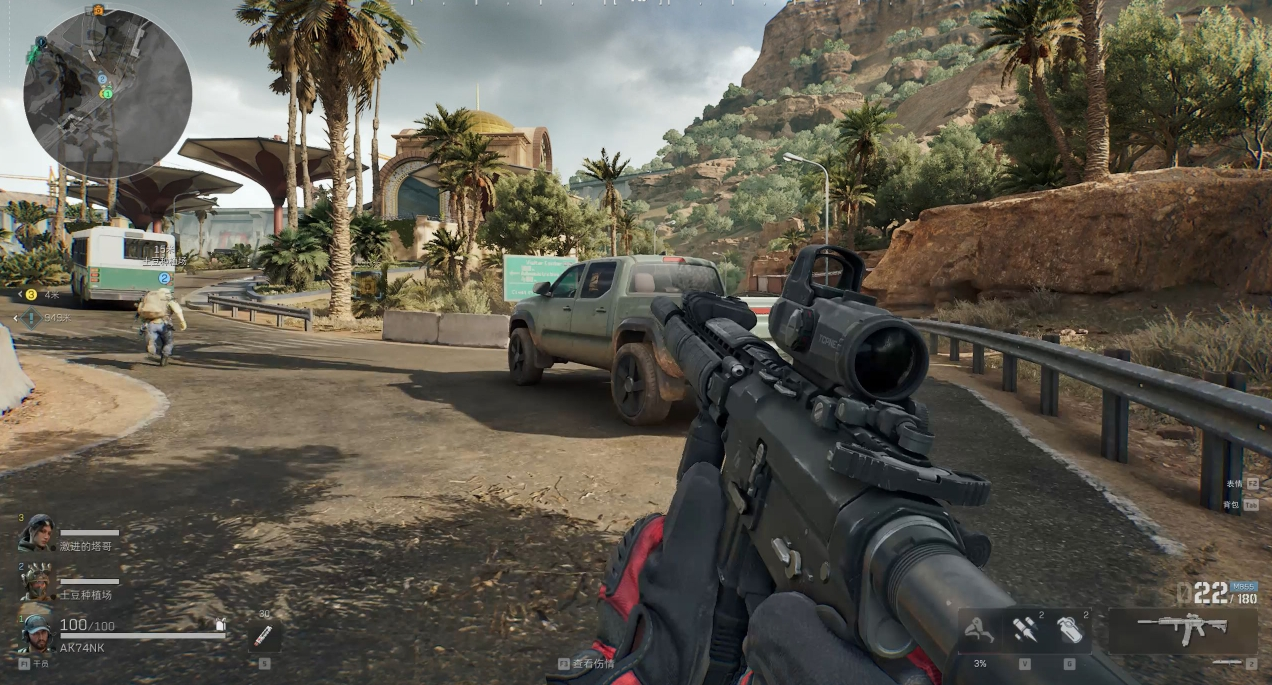Select teammate 激进的塔哥's portrait
This screenshot has width=1272, height=685.
pos(38,532)
